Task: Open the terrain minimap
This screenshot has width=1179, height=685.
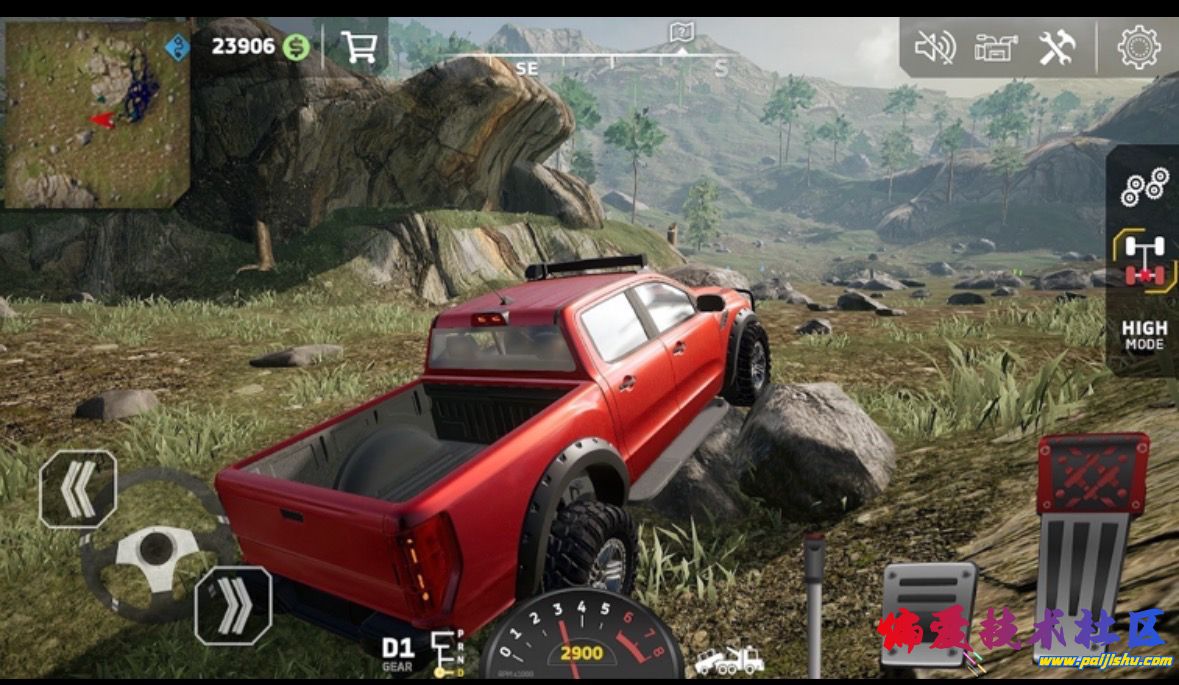Action: tap(97, 114)
